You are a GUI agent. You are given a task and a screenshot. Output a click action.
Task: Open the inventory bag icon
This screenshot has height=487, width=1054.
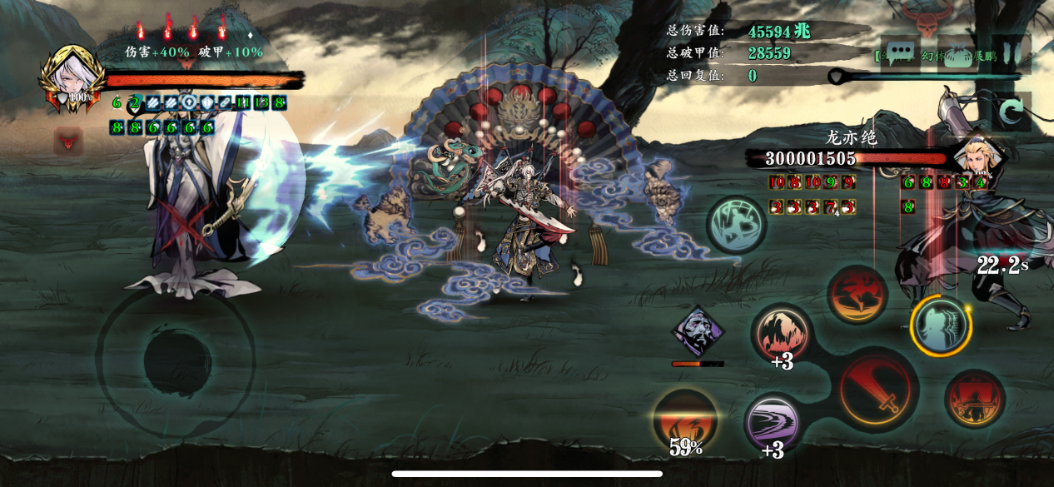pyautogui.click(x=957, y=52)
